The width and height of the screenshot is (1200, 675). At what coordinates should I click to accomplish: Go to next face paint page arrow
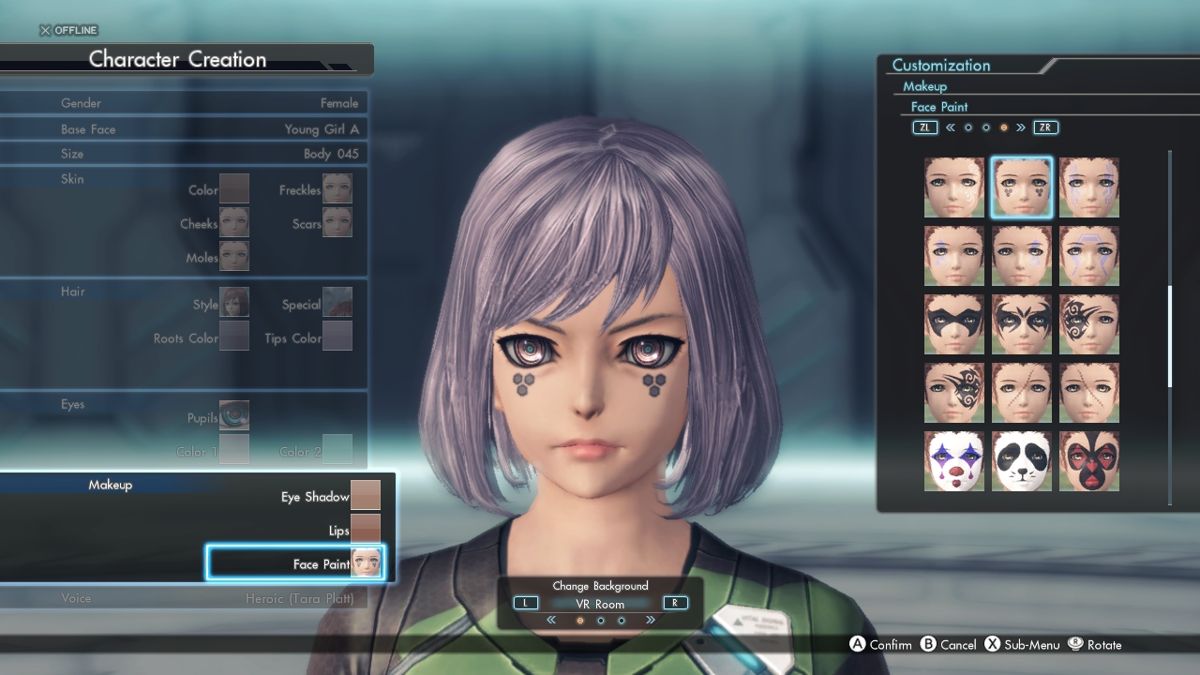(1021, 128)
